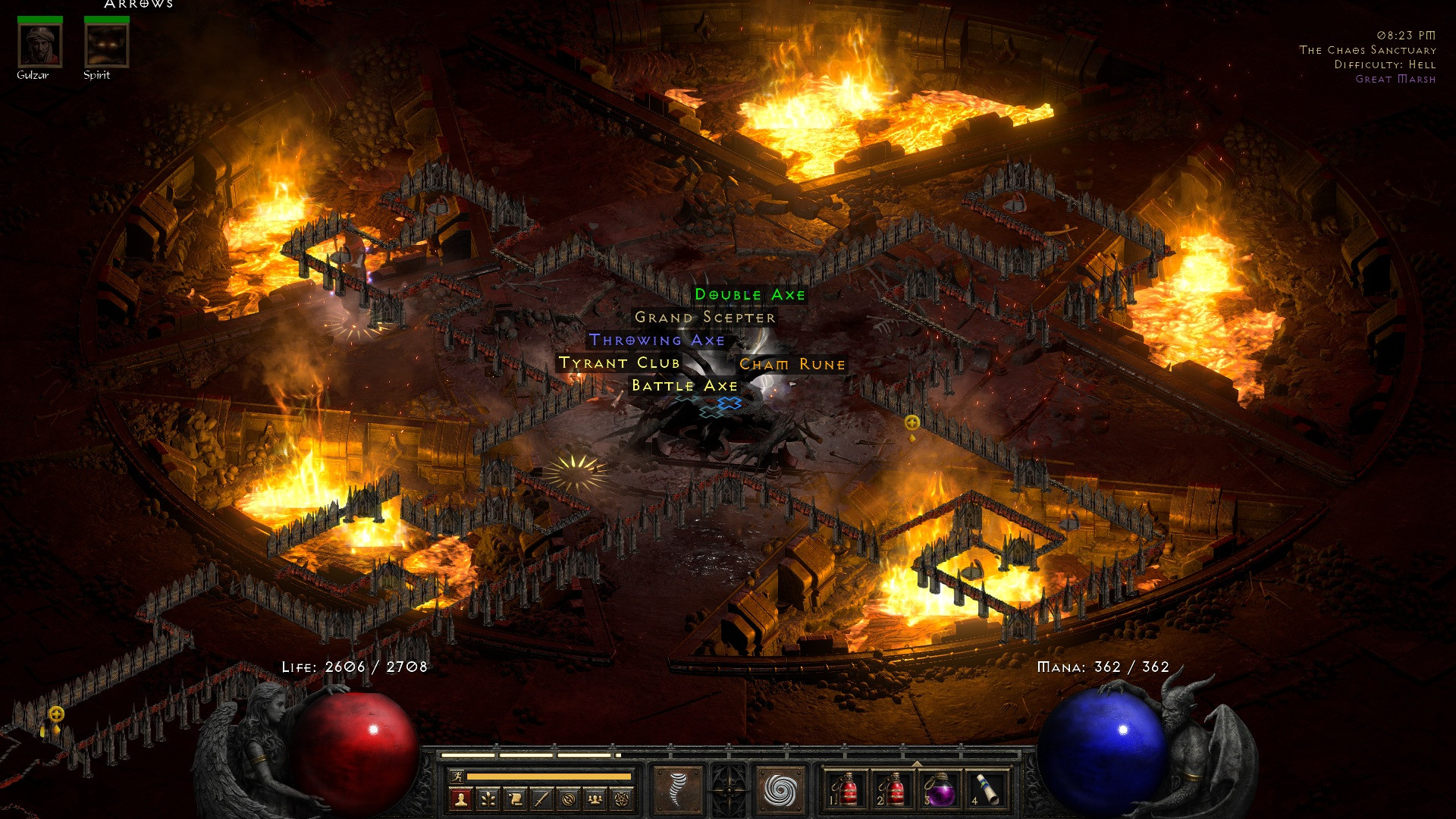Change the left tornado skill
This screenshot has width=1456, height=819.
click(677, 790)
